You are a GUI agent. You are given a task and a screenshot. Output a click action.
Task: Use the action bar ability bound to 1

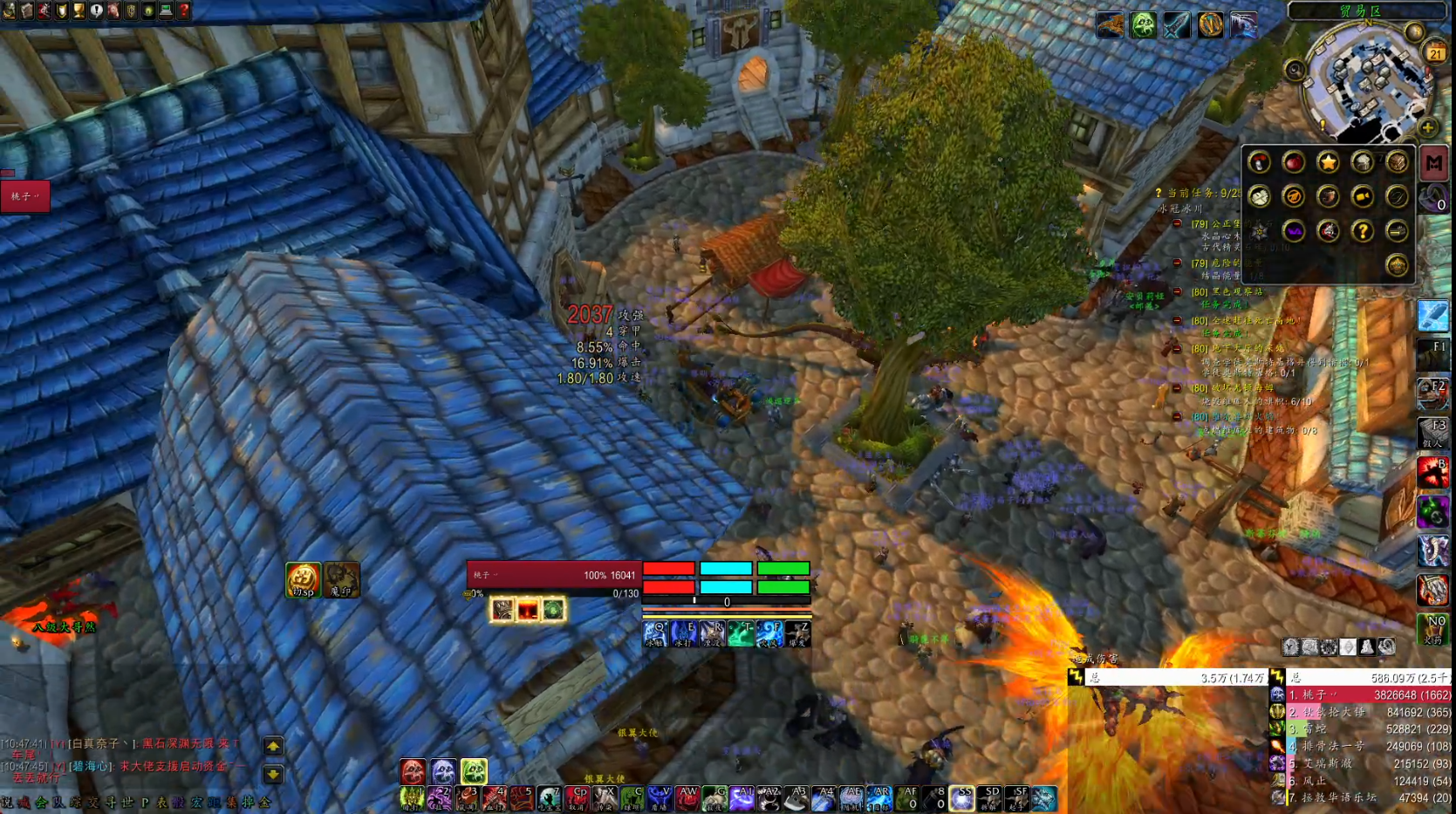coord(412,798)
